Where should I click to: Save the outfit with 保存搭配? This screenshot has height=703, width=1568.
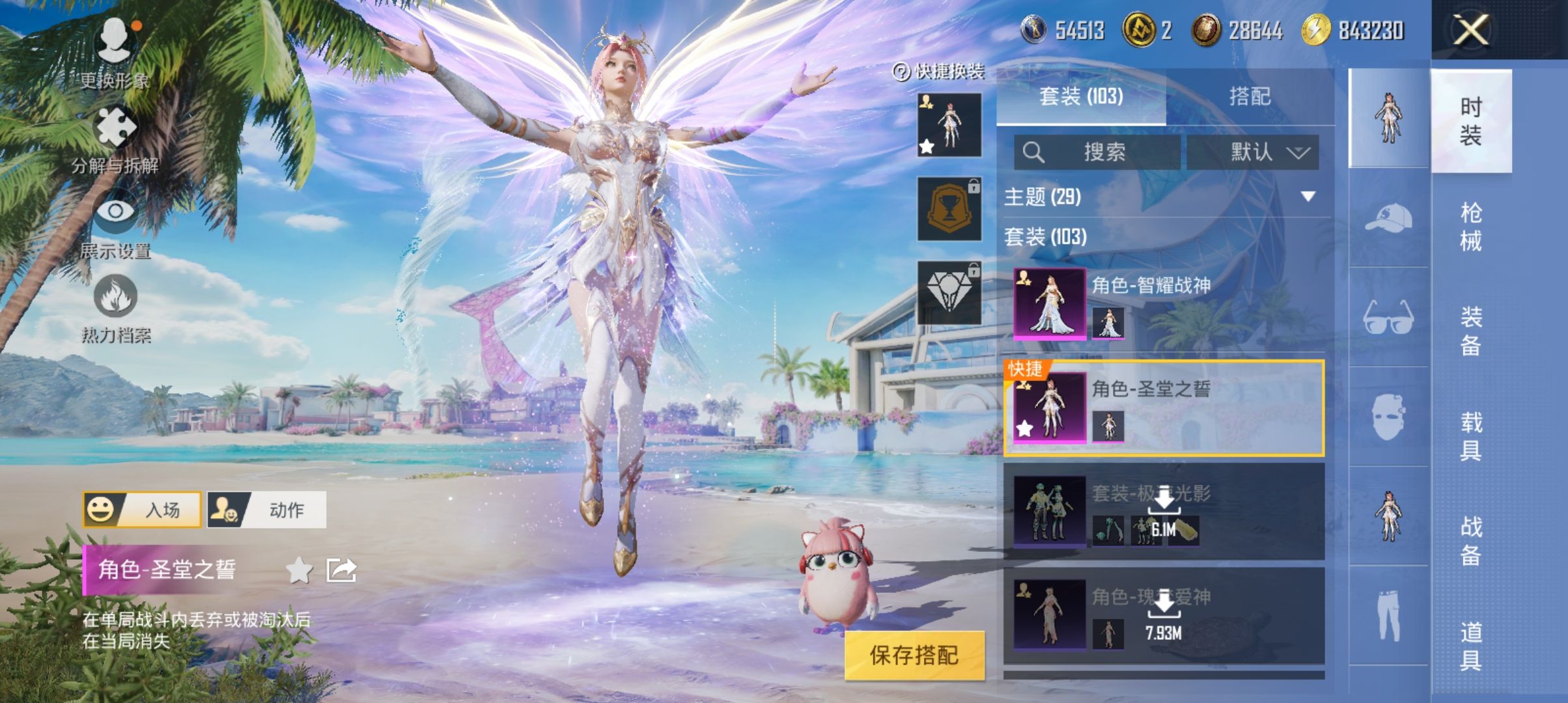(914, 655)
